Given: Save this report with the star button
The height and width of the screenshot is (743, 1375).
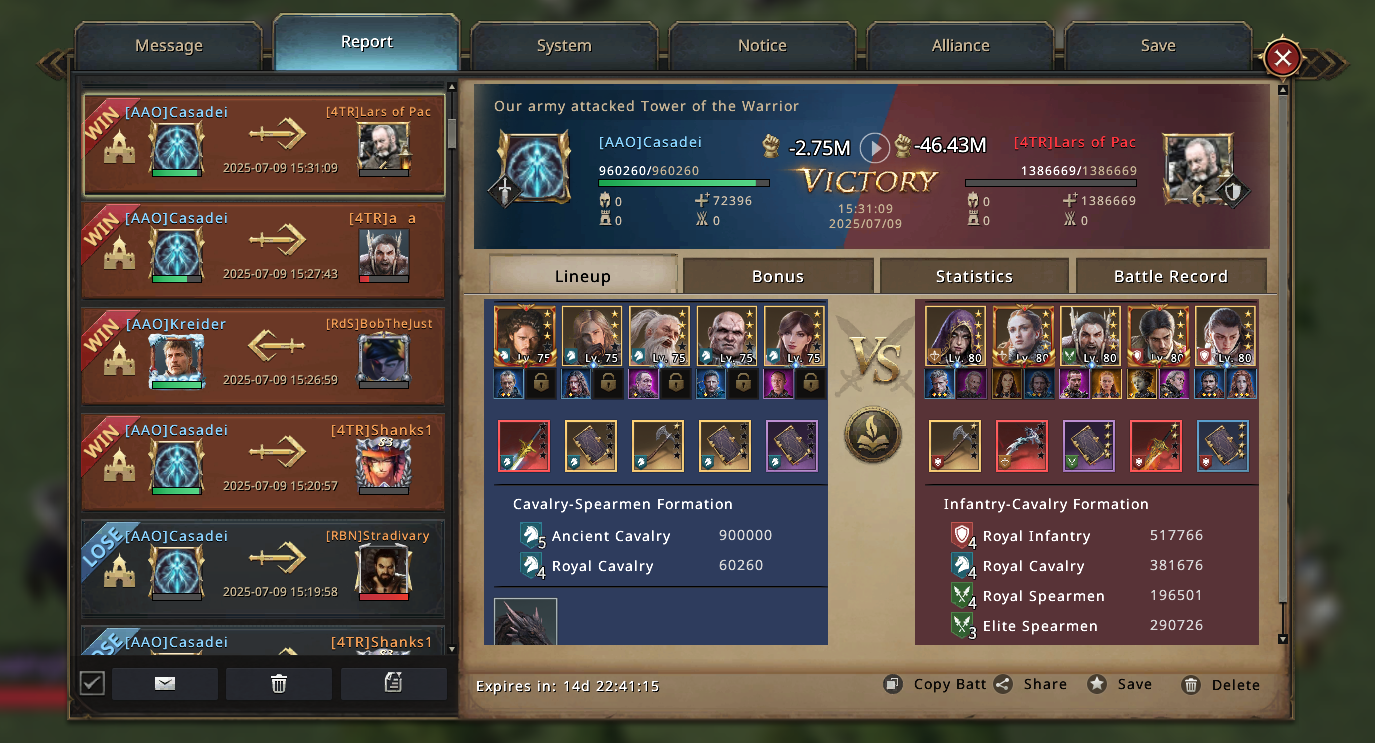Looking at the screenshot, I should tap(1121, 685).
